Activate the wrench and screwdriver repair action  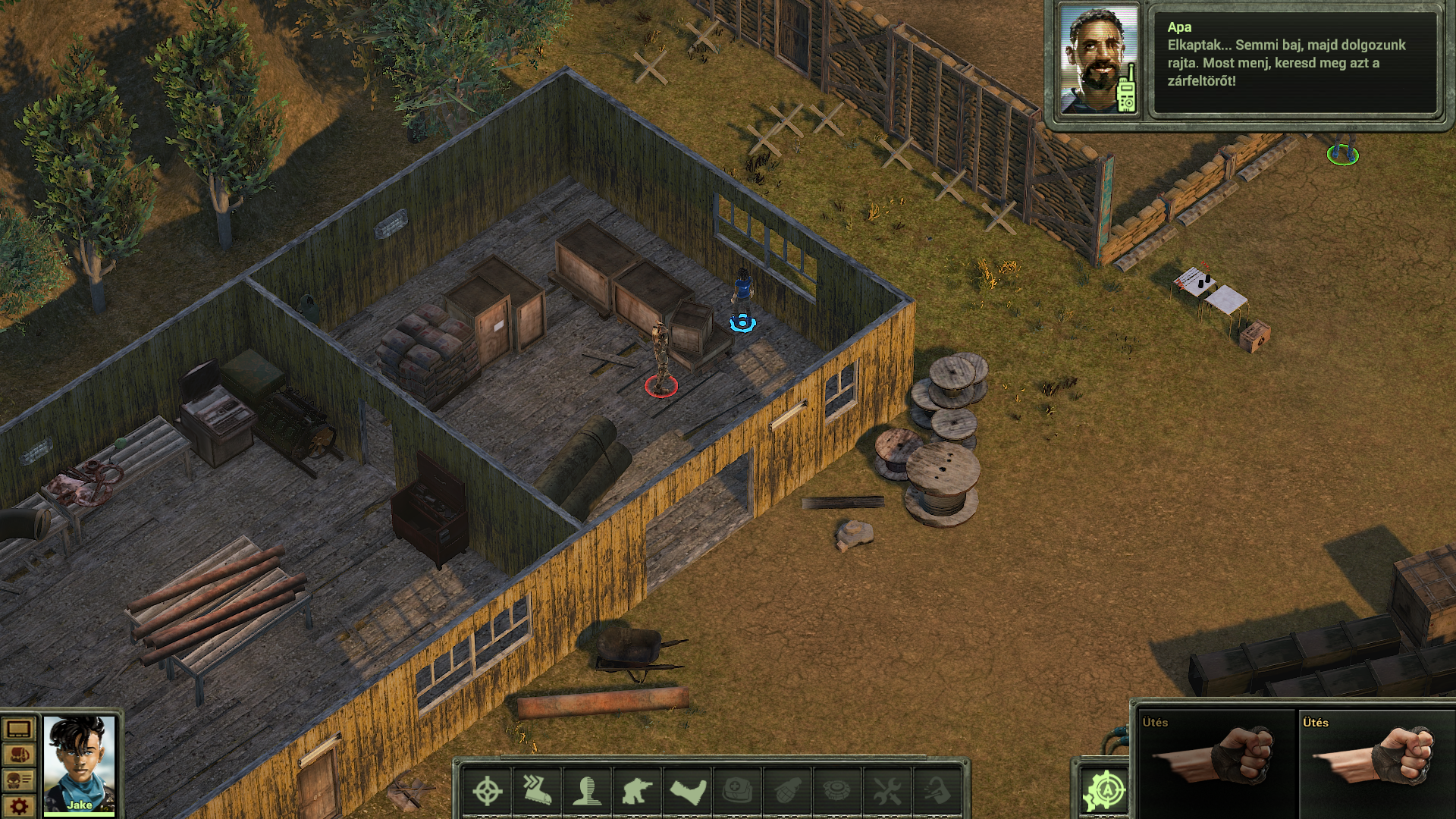(x=887, y=792)
